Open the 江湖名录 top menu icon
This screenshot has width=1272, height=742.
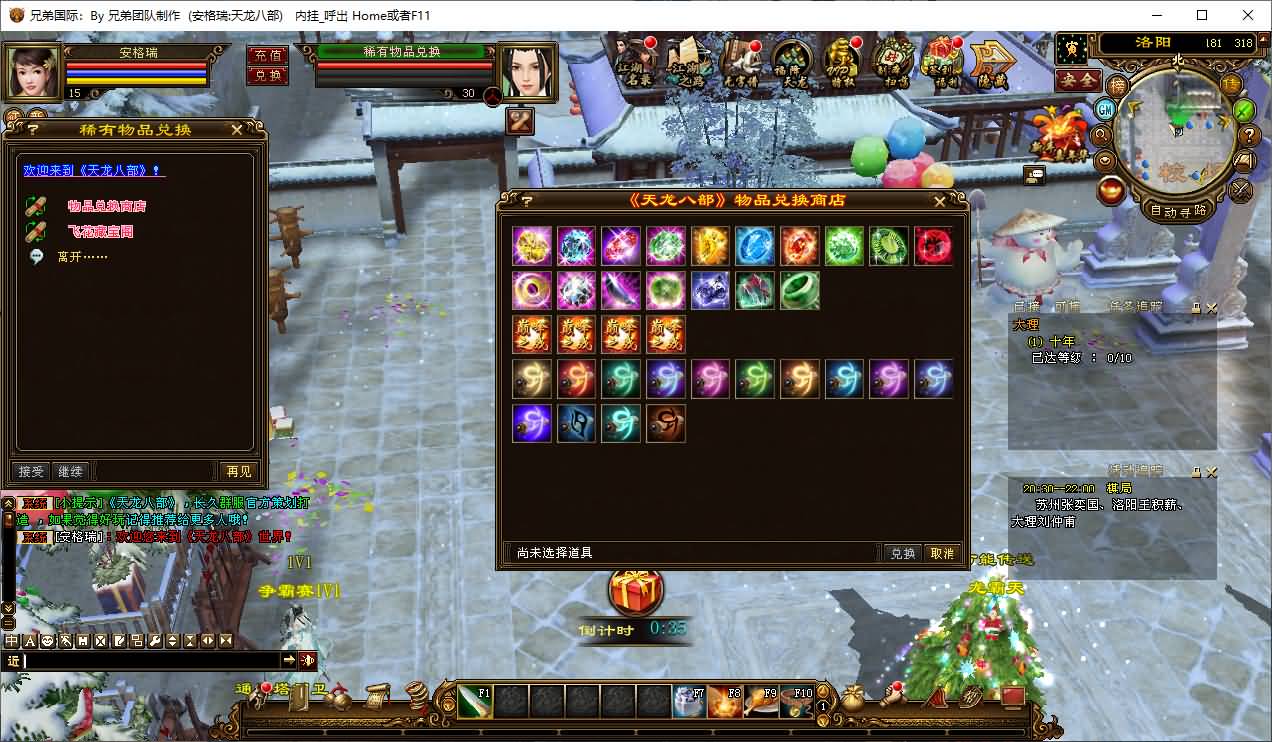coord(633,62)
